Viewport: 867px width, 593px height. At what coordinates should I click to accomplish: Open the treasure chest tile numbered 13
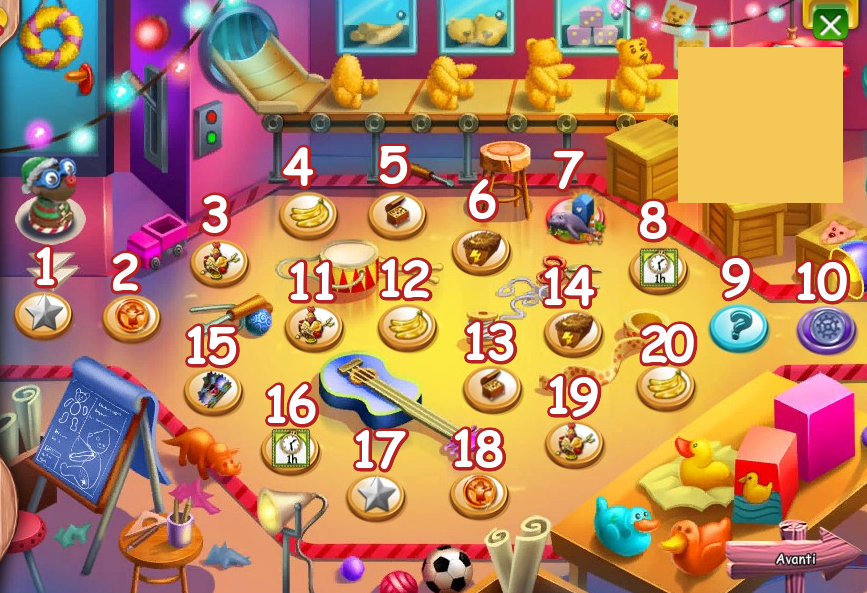click(x=492, y=387)
